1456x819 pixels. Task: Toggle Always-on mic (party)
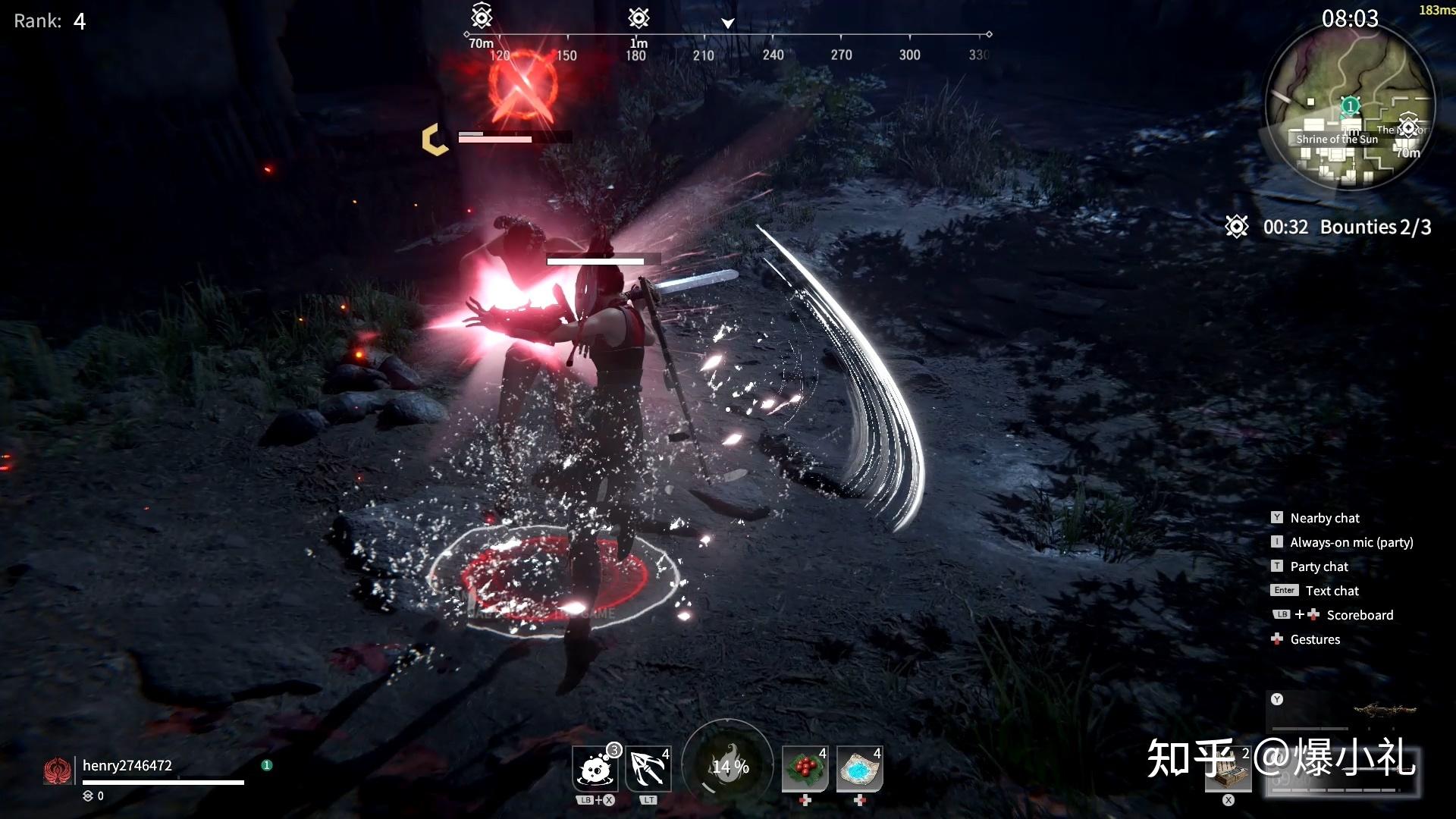(1351, 542)
